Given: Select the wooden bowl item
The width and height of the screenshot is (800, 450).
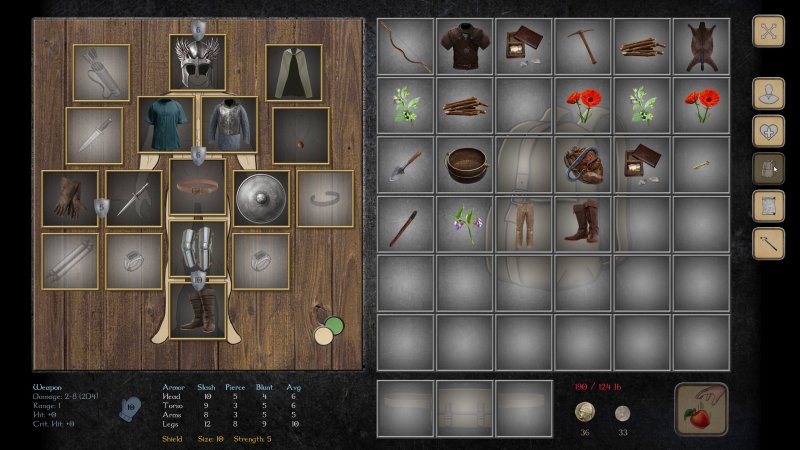Looking at the screenshot, I should coord(465,164).
